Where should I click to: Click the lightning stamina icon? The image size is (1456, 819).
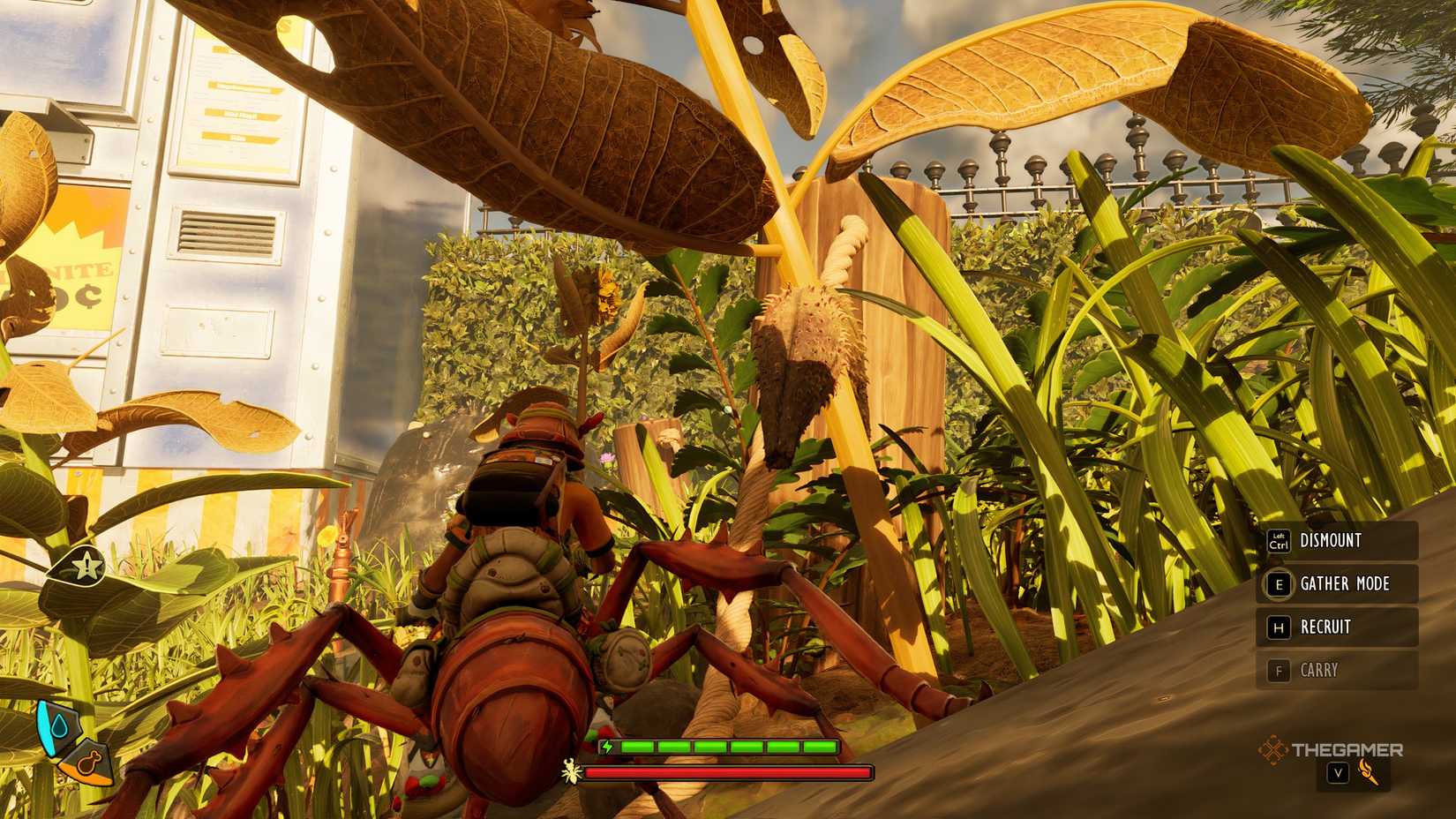click(x=607, y=748)
